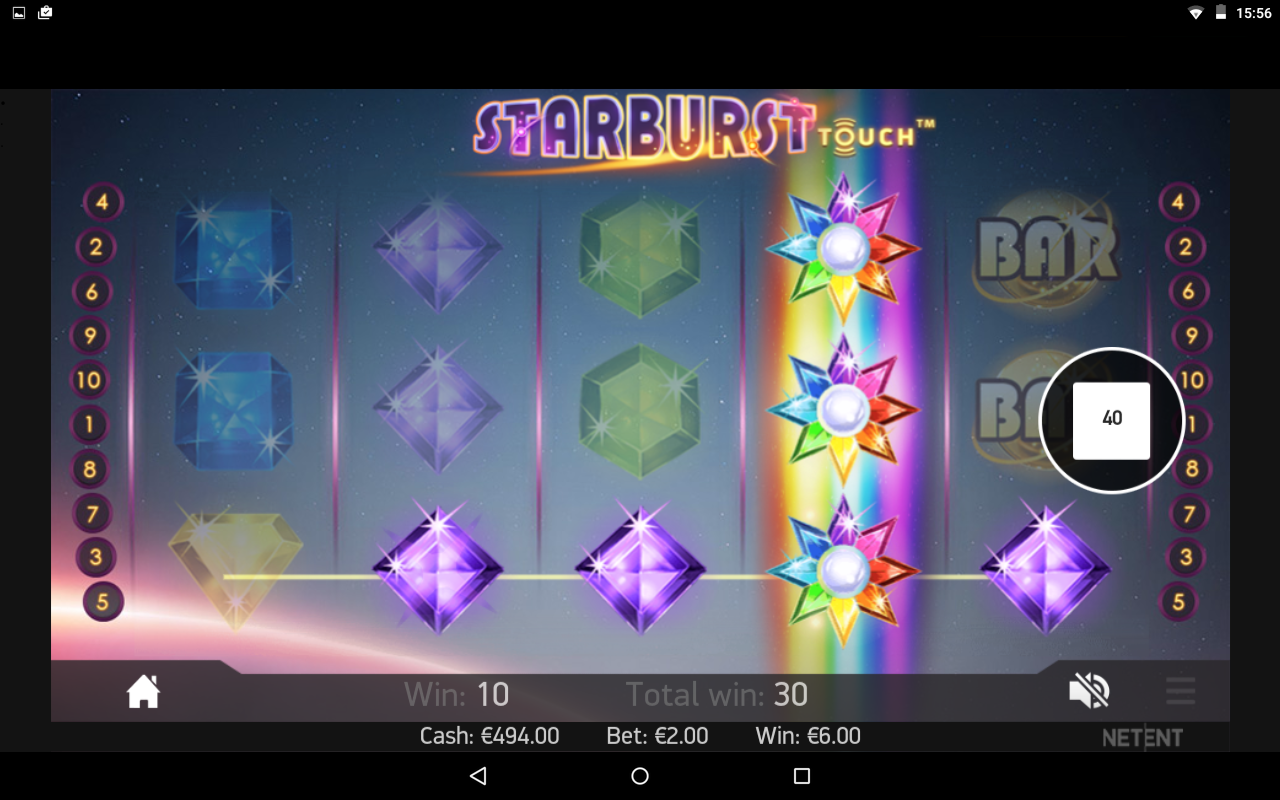Tap the home icon to exit the game
This screenshot has width=1280, height=800.
click(143, 690)
